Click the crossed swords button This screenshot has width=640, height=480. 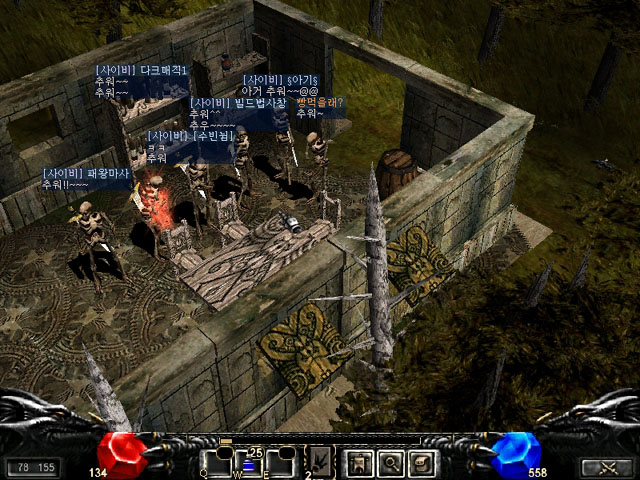point(606,467)
